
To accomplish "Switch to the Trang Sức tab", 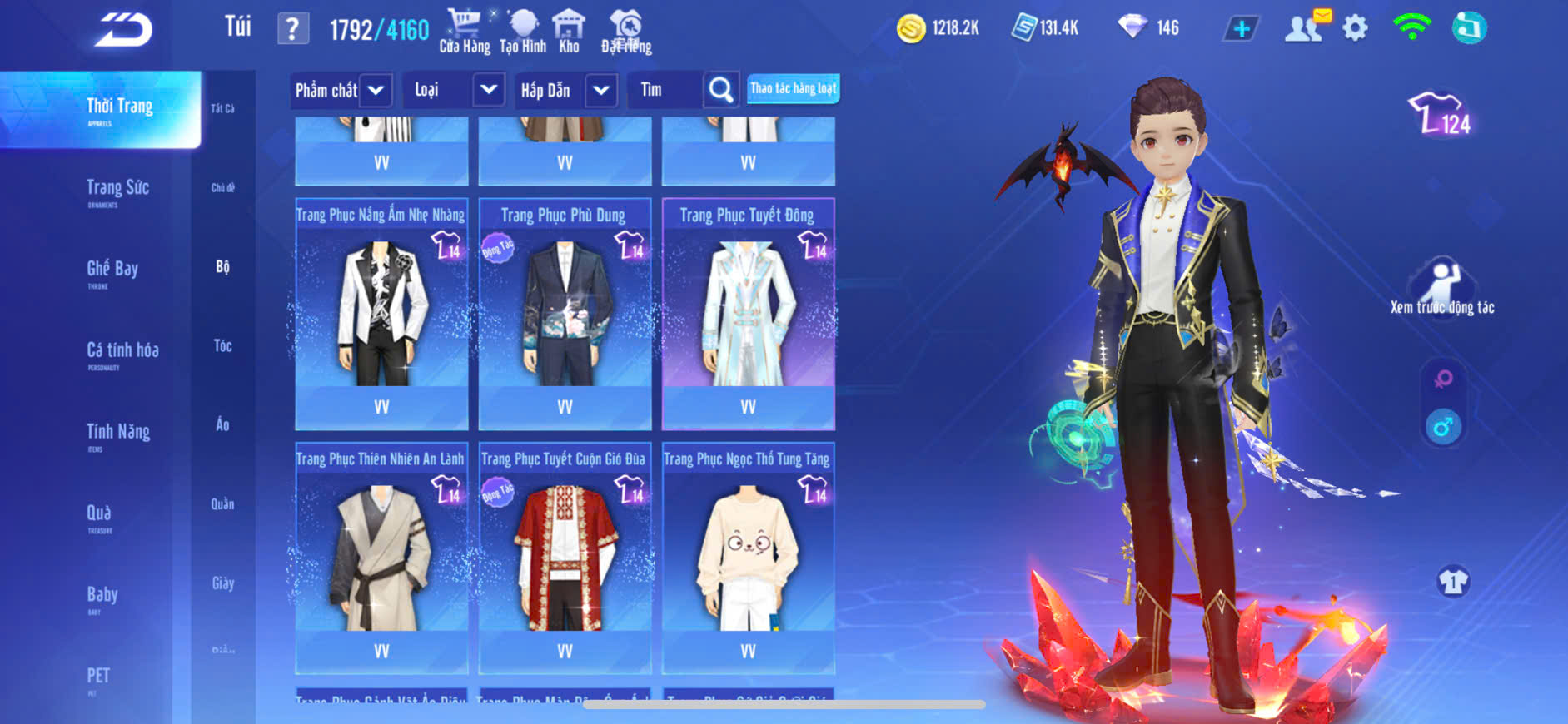I will 117,190.
